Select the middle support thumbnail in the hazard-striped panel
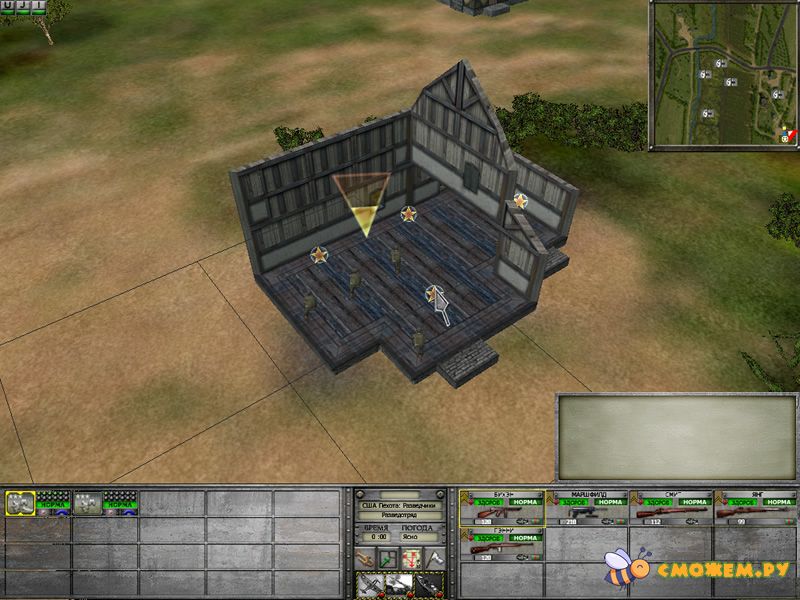This screenshot has width=800, height=600. pyautogui.click(x=400, y=585)
